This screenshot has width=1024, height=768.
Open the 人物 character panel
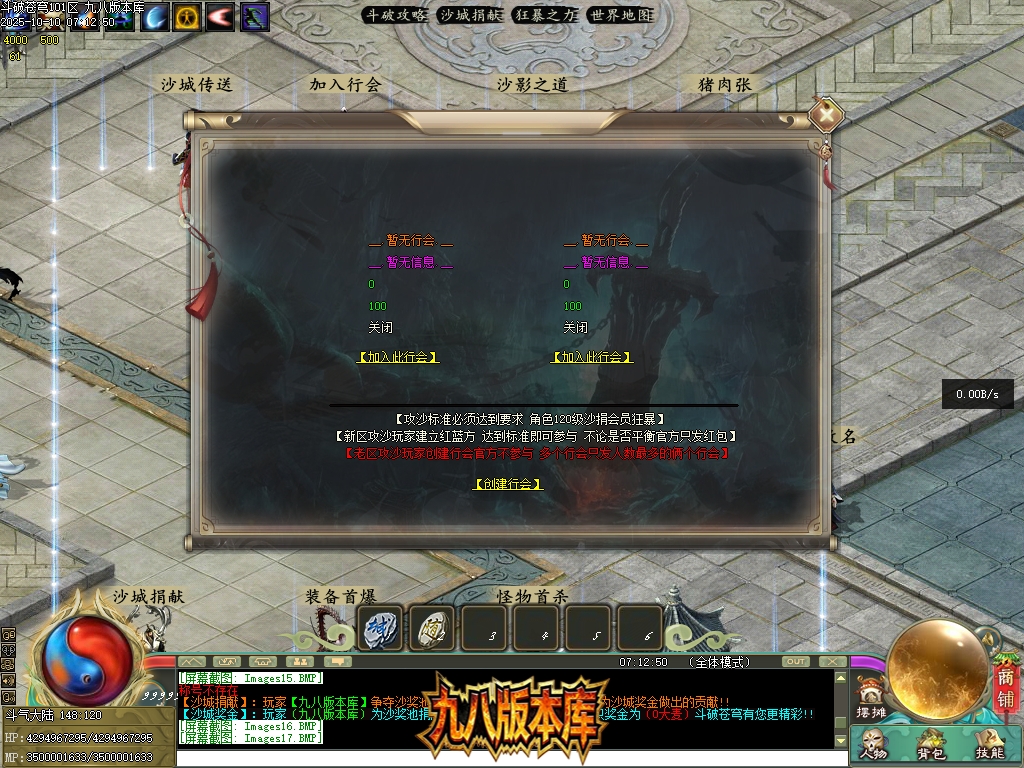tap(873, 745)
